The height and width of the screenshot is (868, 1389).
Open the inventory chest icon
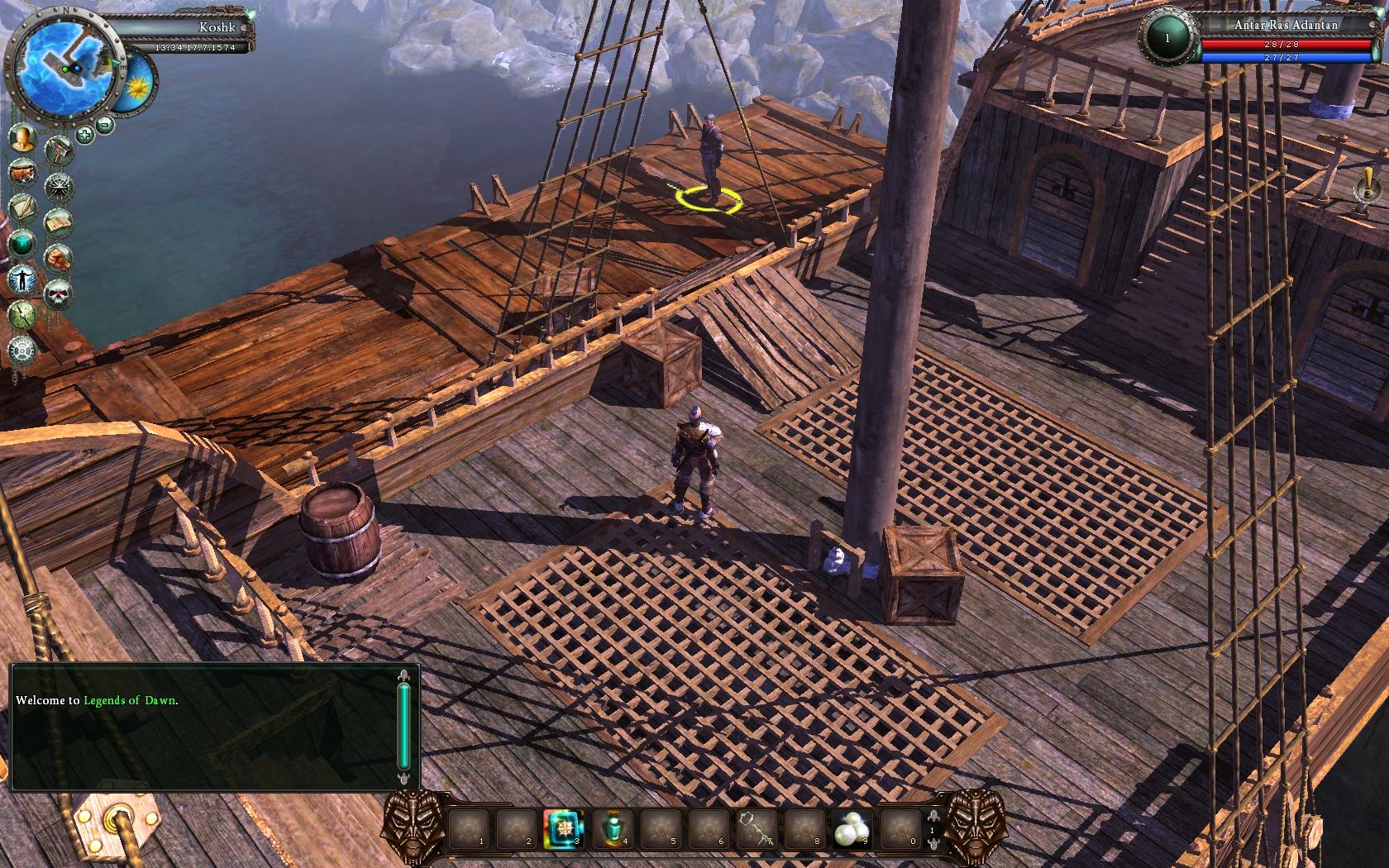21,172
